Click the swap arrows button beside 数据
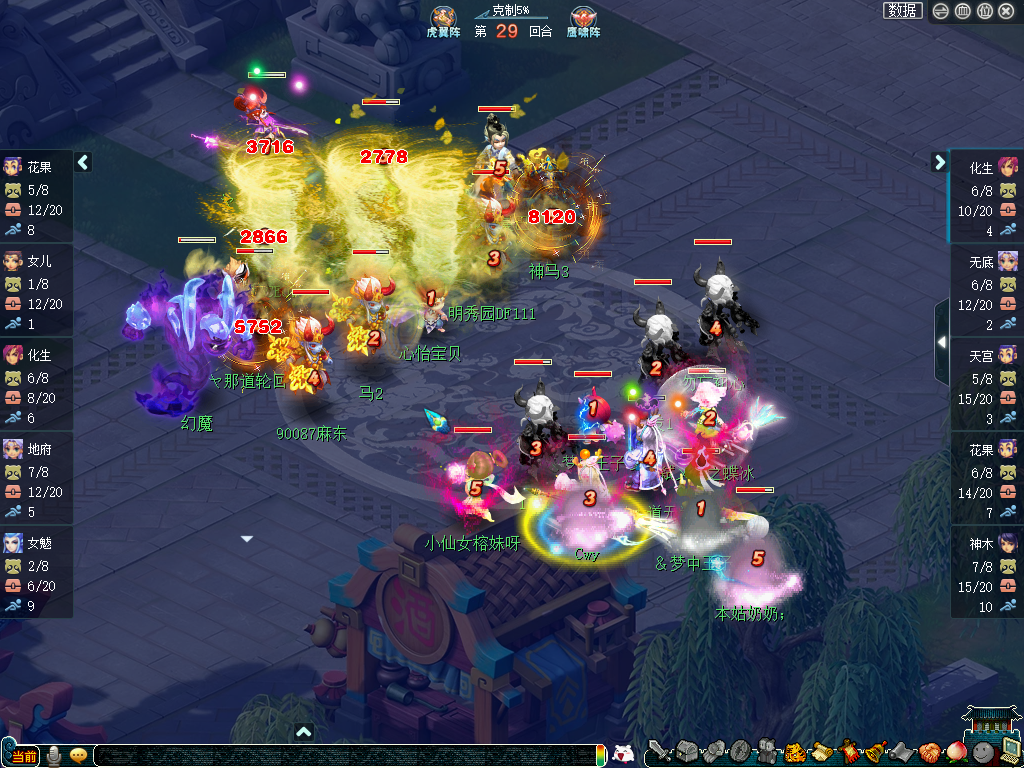The width and height of the screenshot is (1024, 768). point(941,11)
